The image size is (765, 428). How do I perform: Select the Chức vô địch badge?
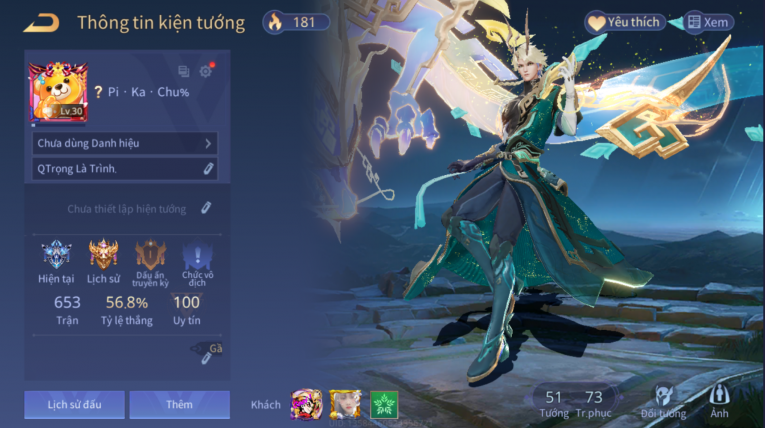point(197,255)
